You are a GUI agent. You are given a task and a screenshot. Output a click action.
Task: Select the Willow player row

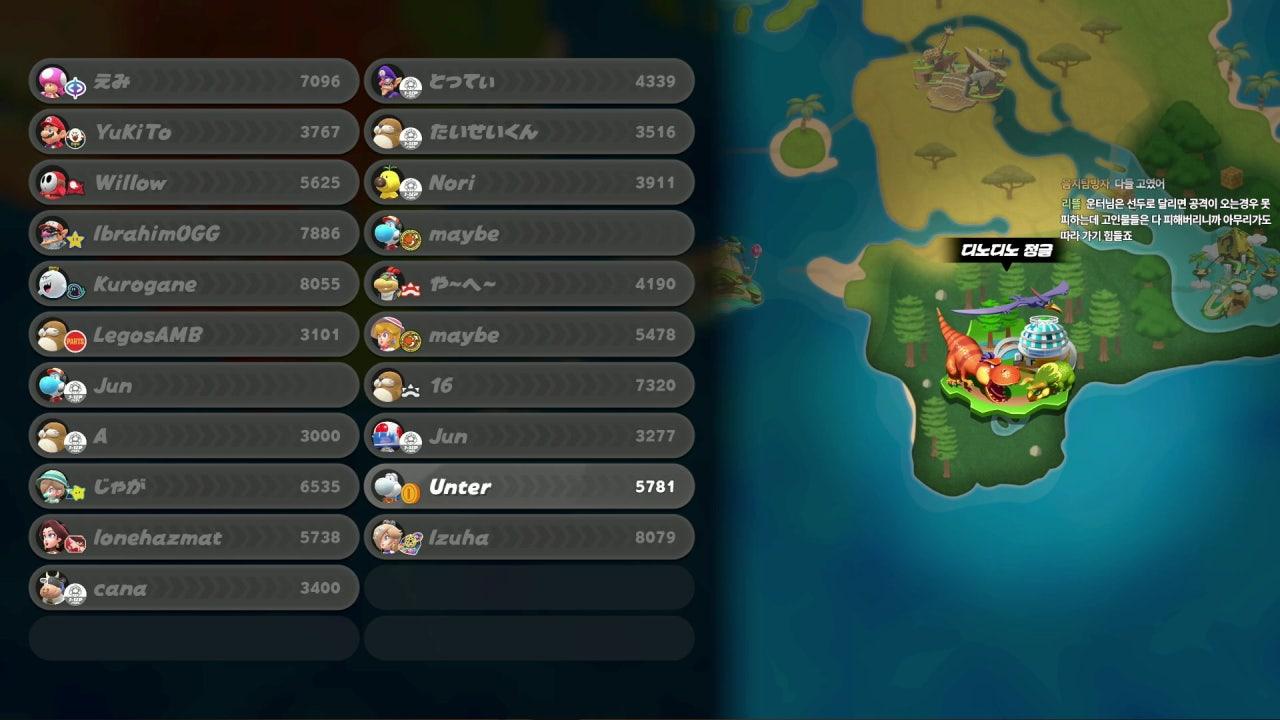[x=194, y=183]
